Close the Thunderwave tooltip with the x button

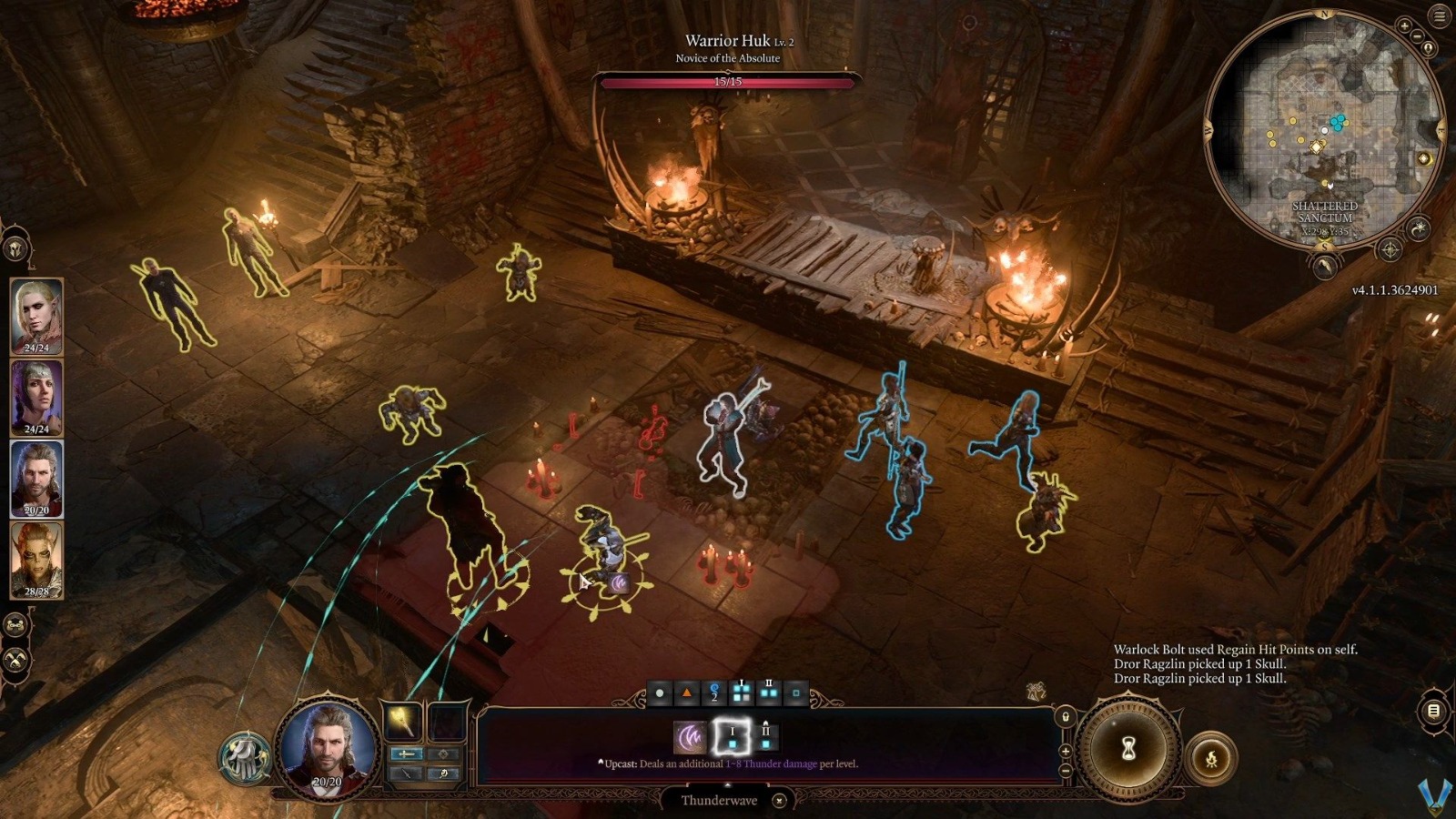(779, 800)
